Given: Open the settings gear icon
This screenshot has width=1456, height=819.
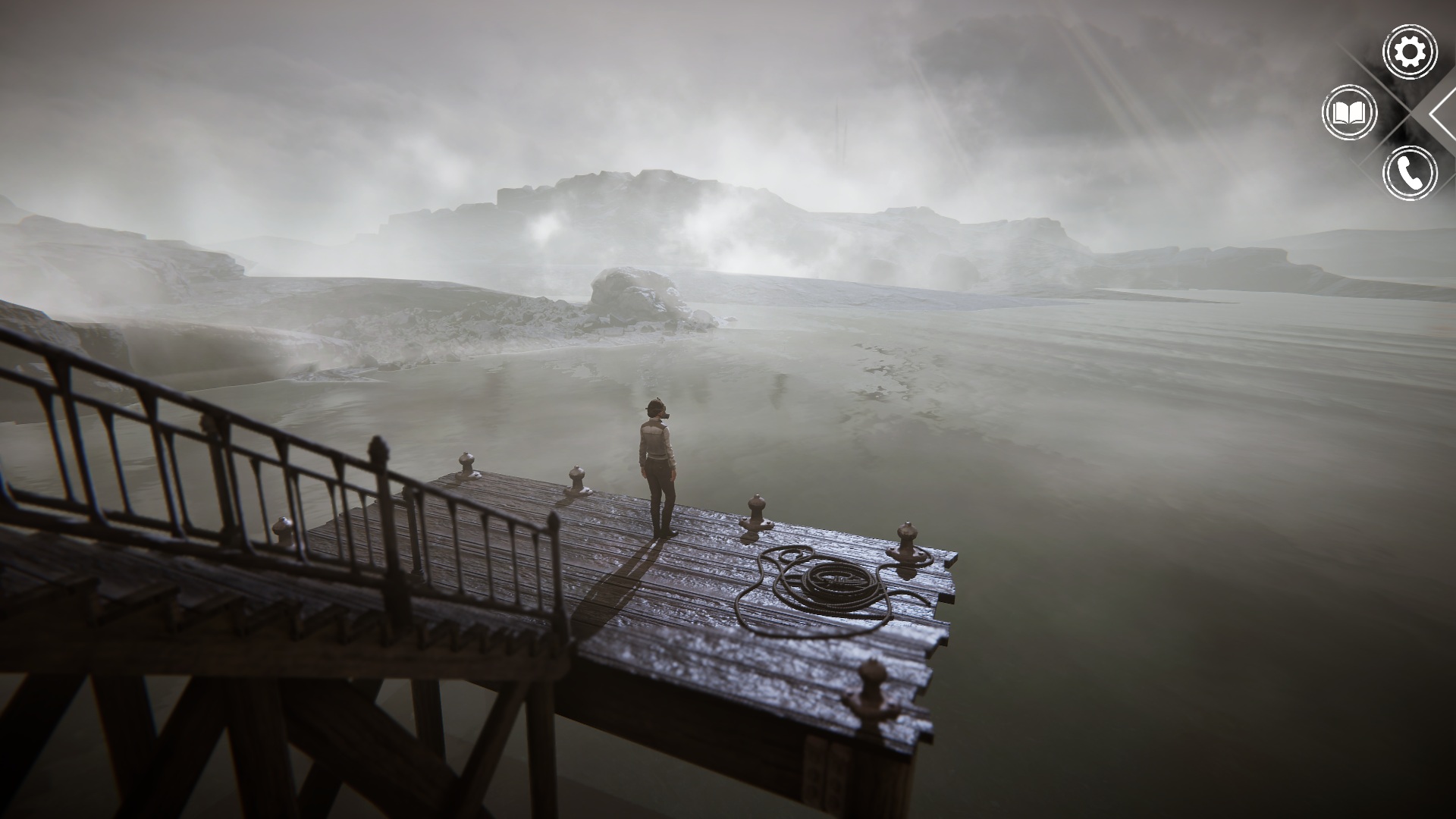Looking at the screenshot, I should pyautogui.click(x=1410, y=52).
